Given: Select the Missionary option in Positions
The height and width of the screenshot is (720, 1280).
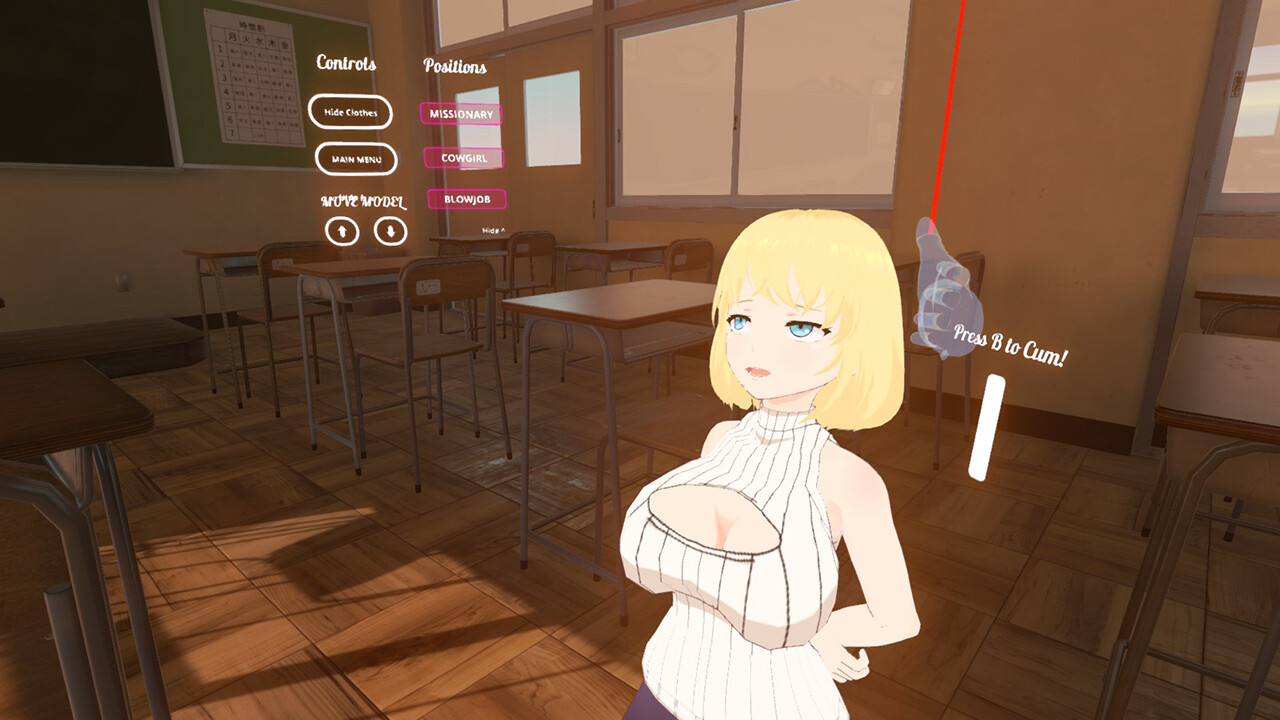Looking at the screenshot, I should pos(461,114).
